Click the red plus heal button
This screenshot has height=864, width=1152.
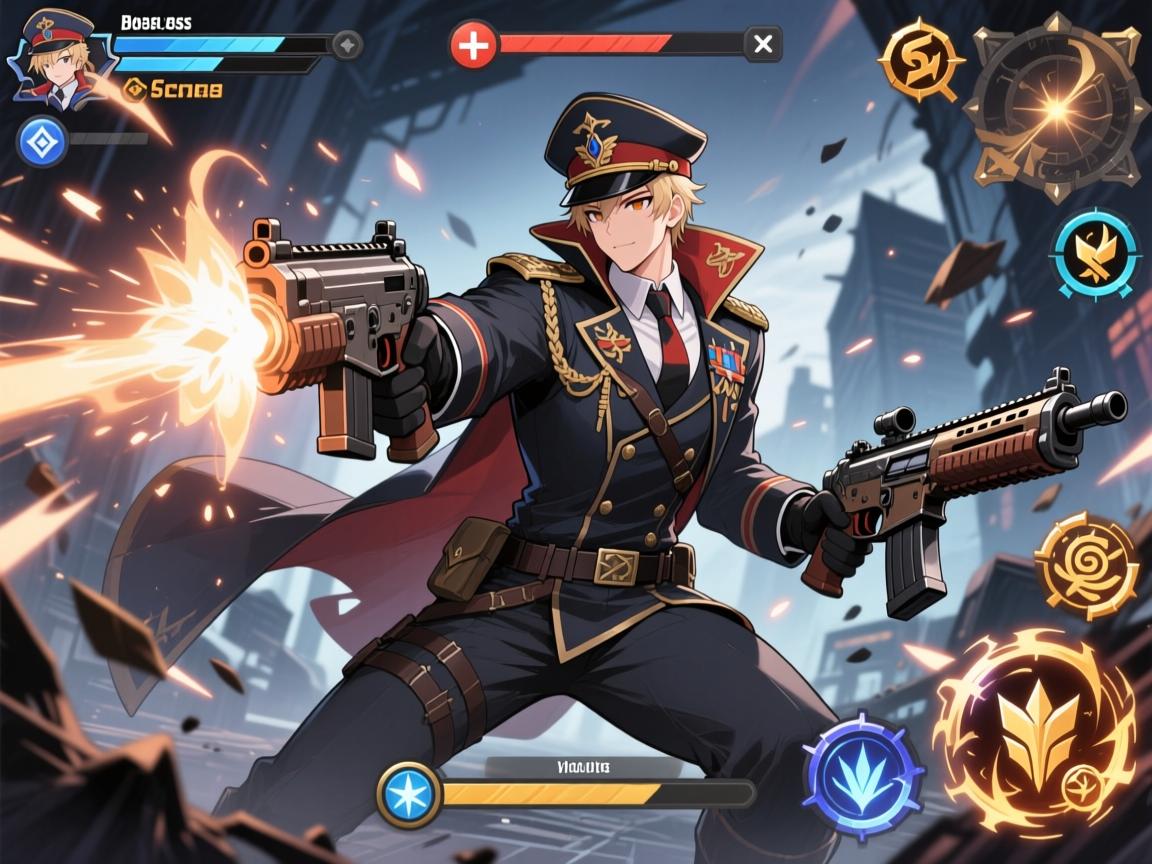point(473,45)
